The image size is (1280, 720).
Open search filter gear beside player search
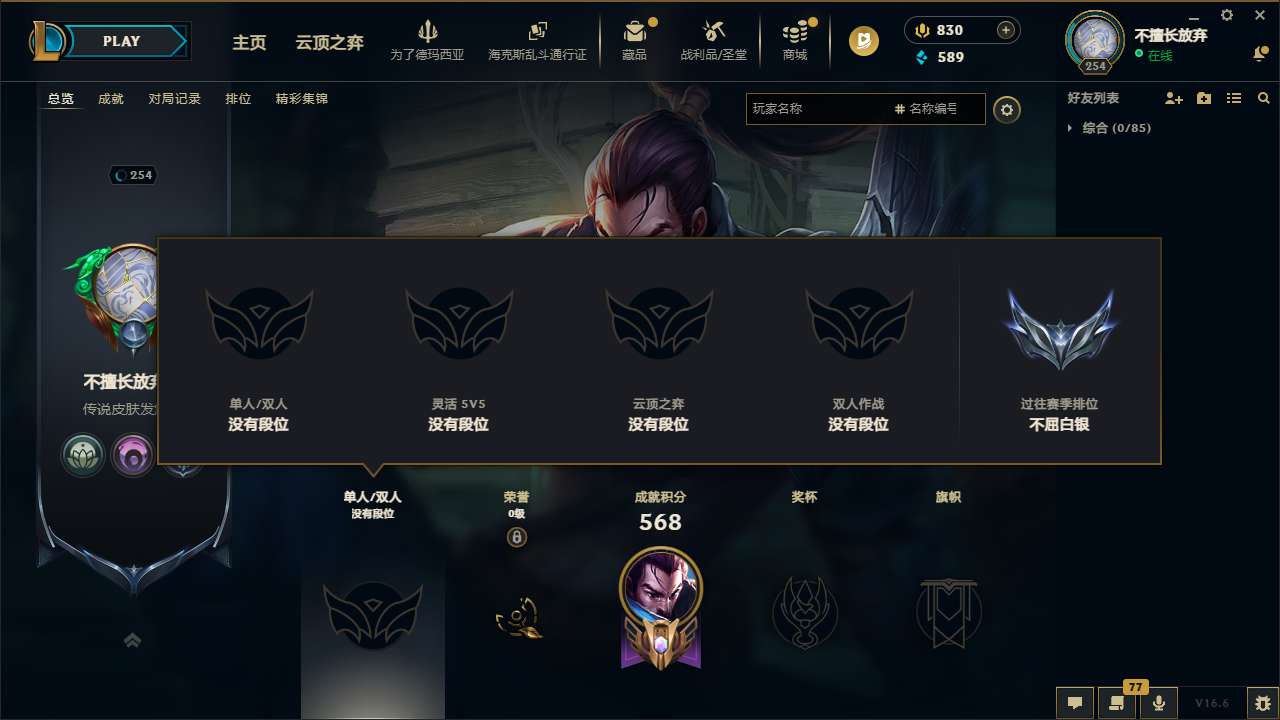(x=1007, y=110)
